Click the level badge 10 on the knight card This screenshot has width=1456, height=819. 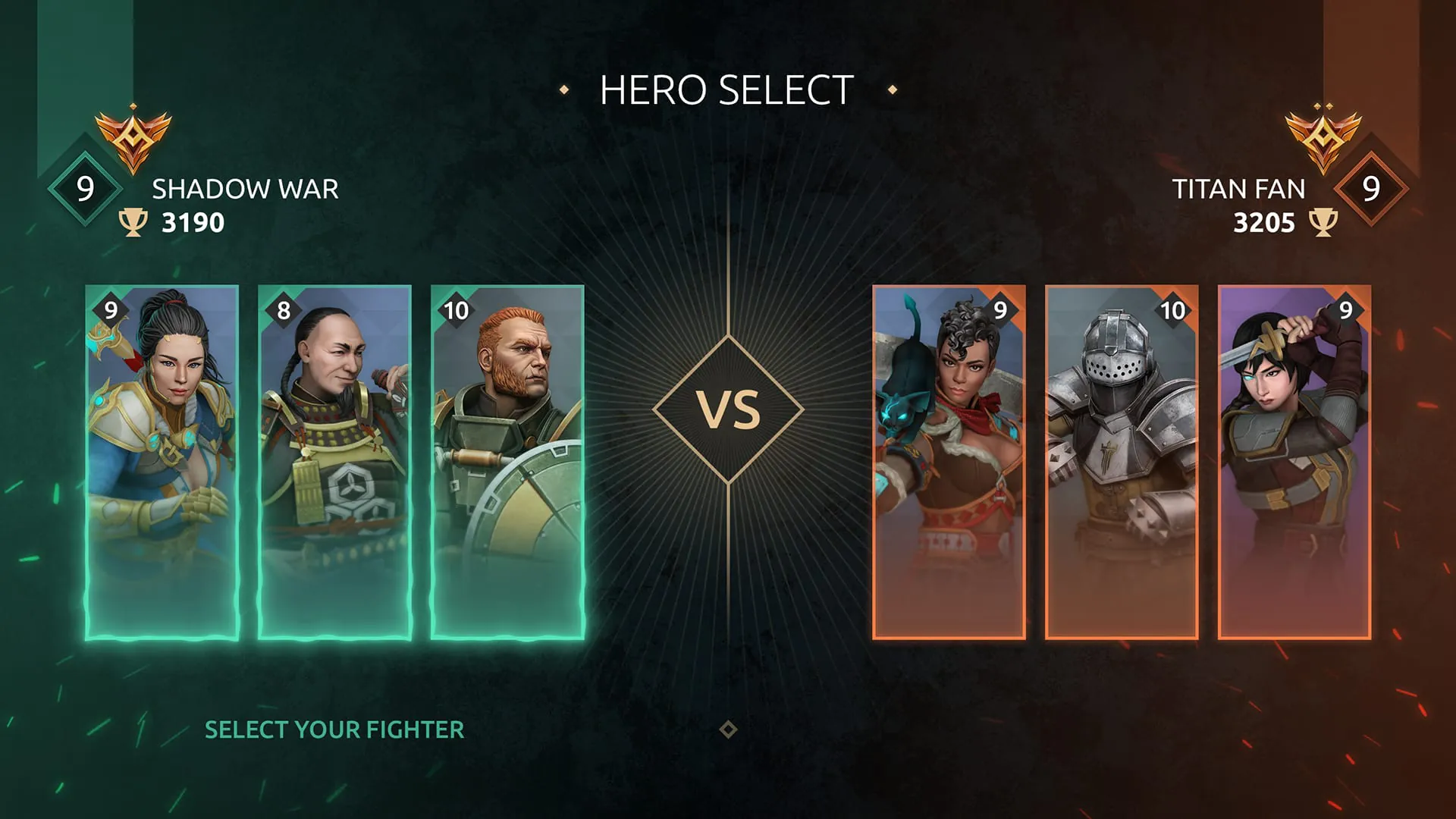[1174, 309]
